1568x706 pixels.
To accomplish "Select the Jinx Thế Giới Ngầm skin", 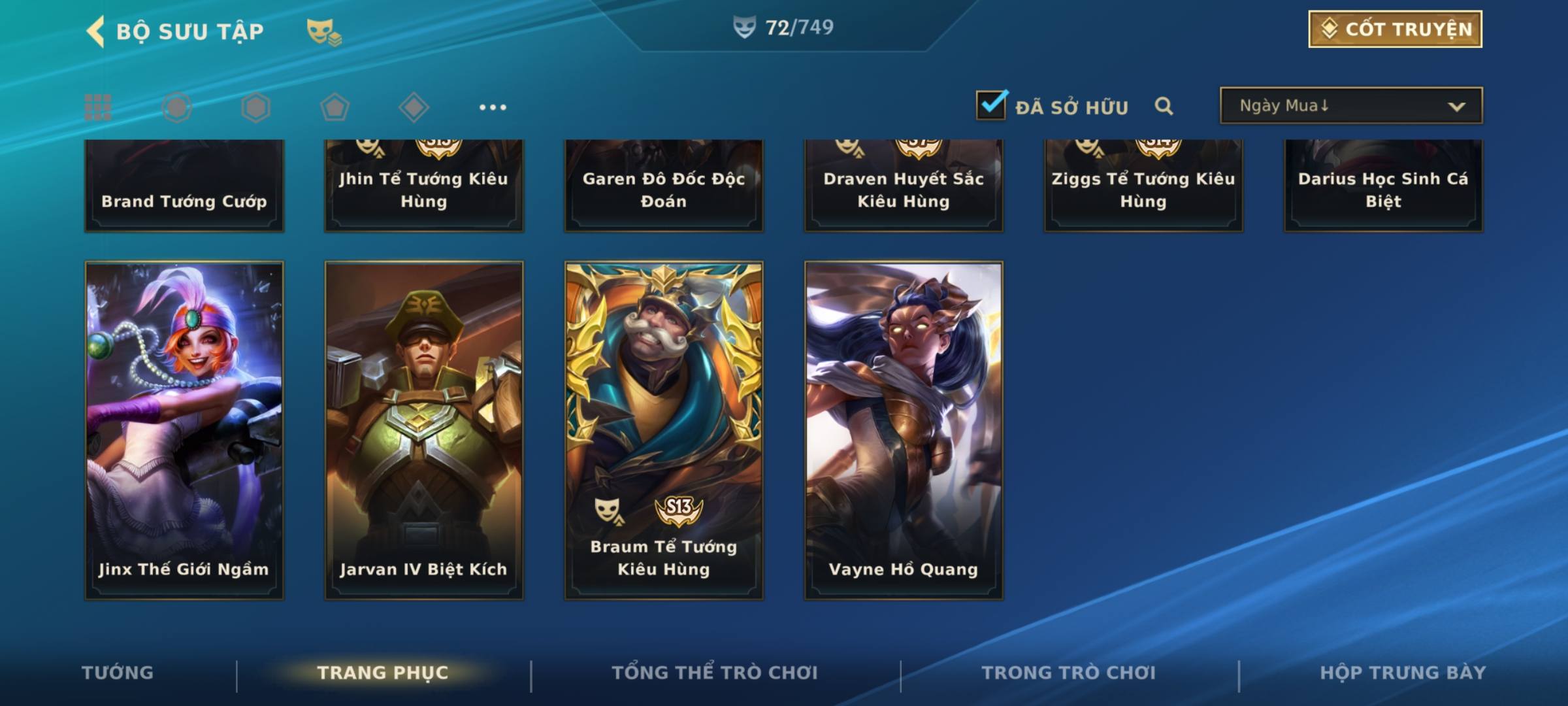I will click(184, 430).
